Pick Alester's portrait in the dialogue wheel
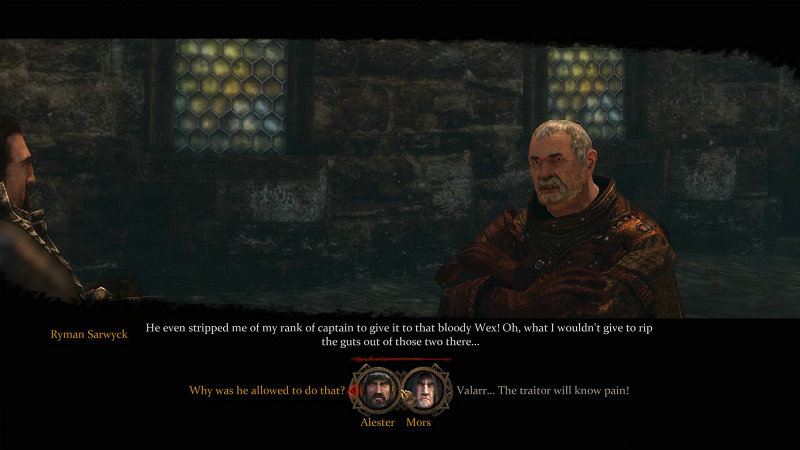 (378, 390)
